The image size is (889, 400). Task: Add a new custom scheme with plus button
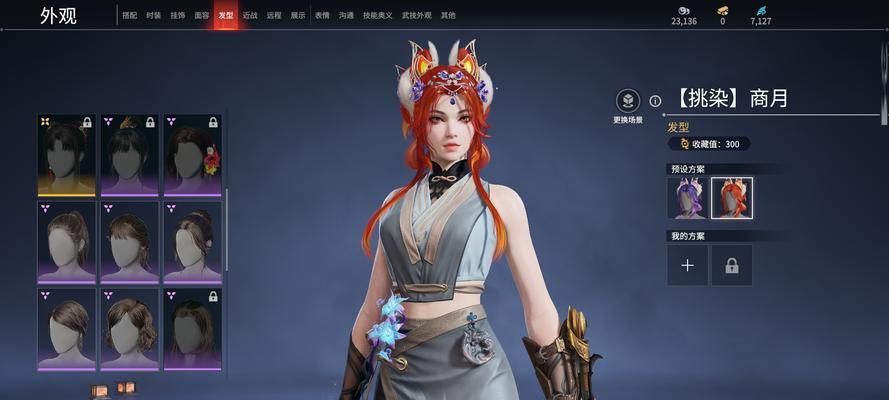687,265
